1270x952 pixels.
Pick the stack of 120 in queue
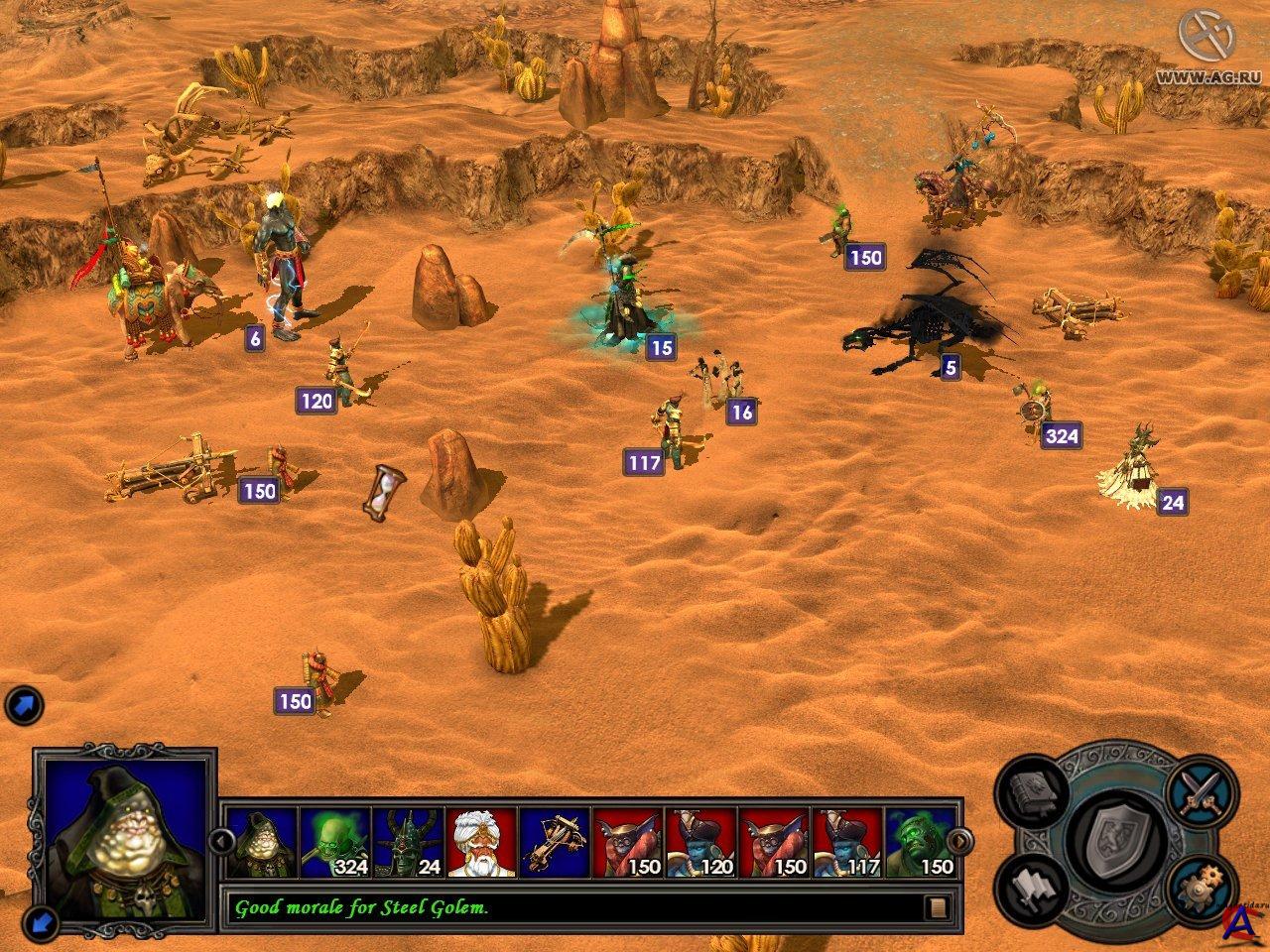(701, 842)
